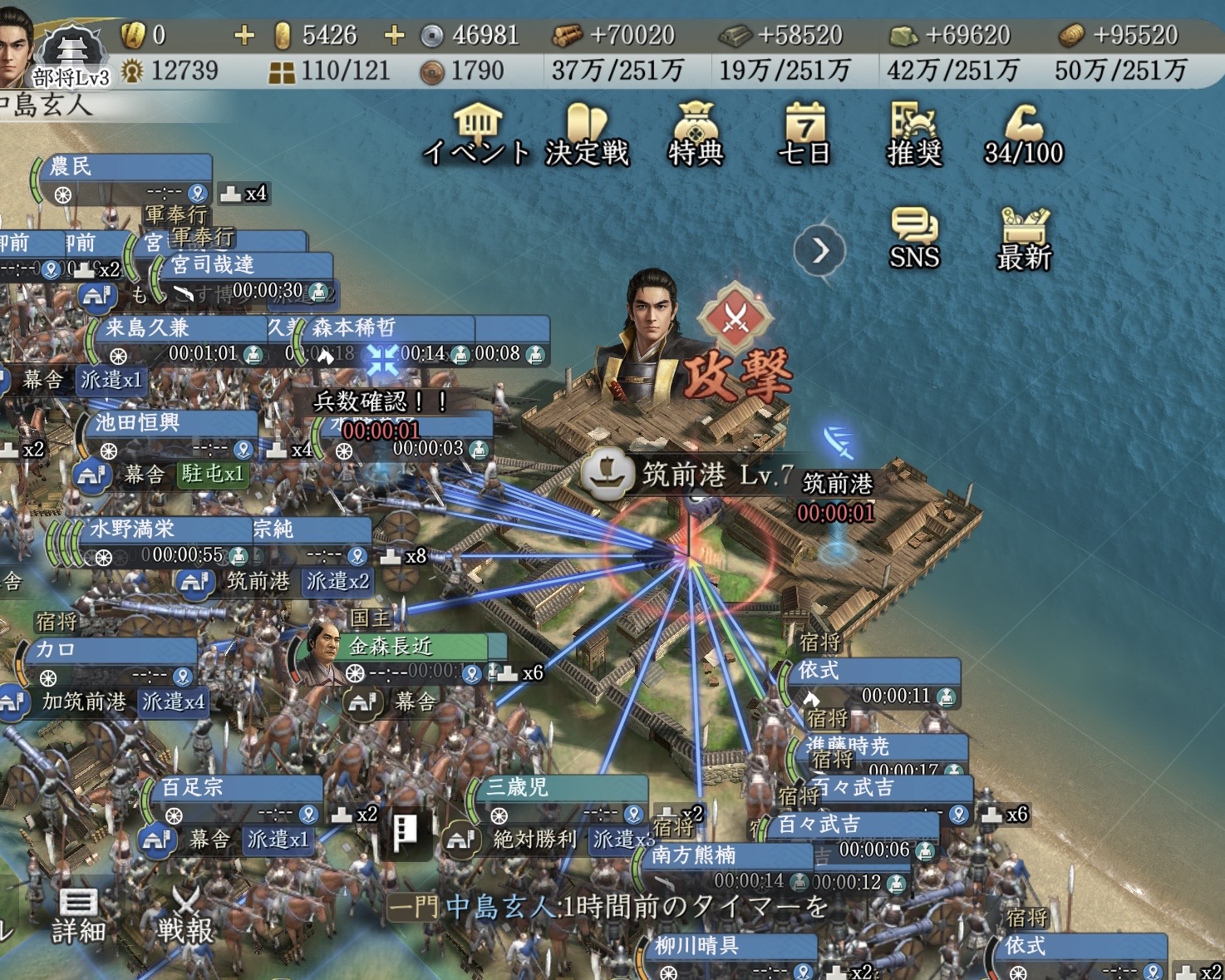
Task: Click the plus button beside gold ingot 5426
Action: (394, 35)
